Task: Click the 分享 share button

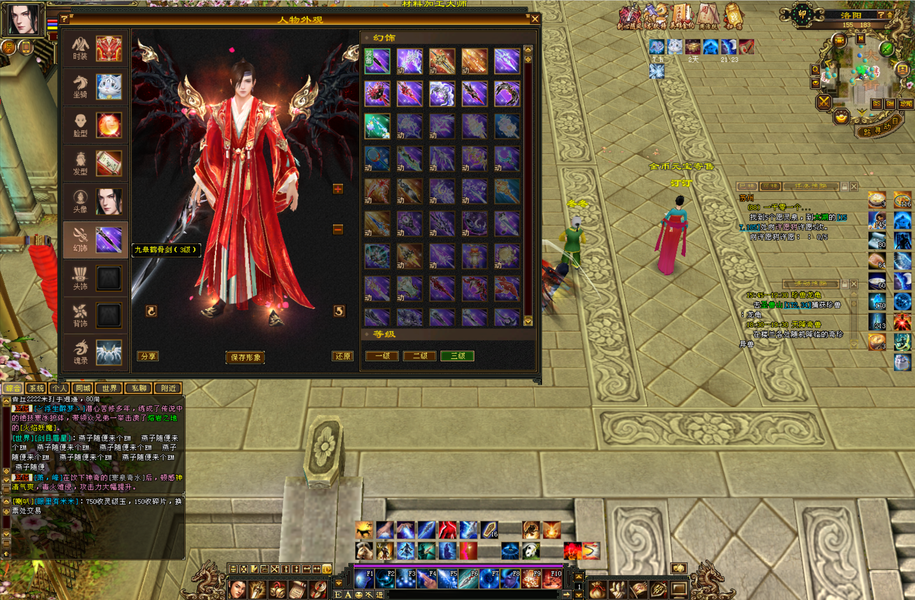Action: pyautogui.click(x=148, y=357)
